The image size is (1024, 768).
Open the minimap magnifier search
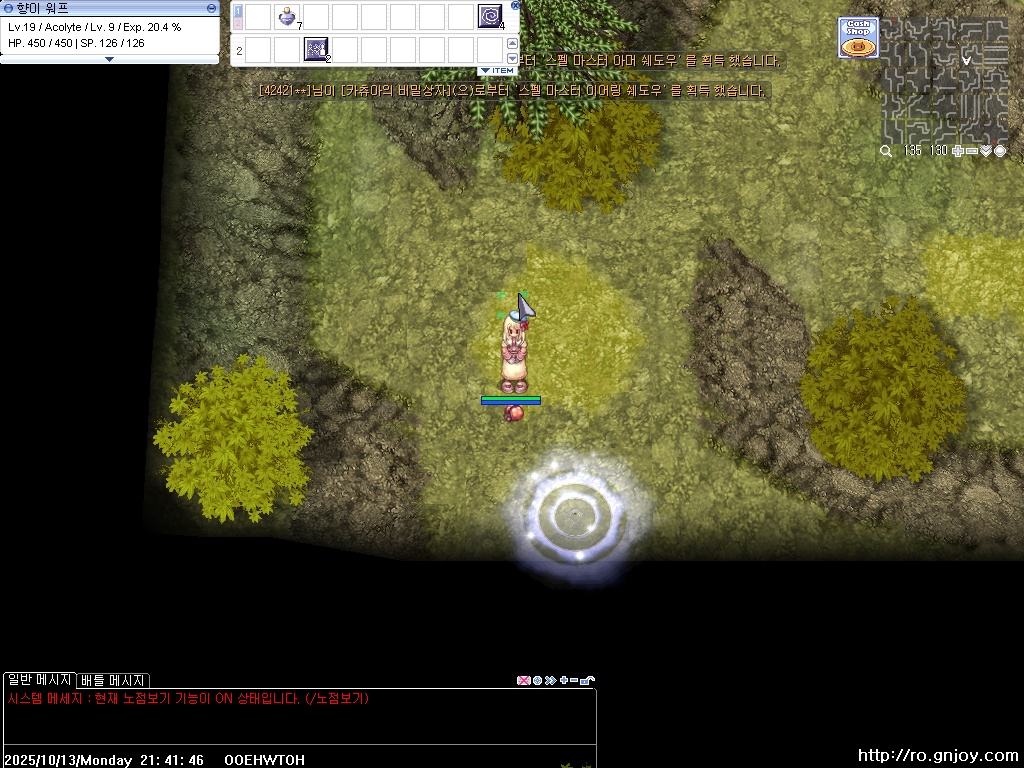(886, 151)
